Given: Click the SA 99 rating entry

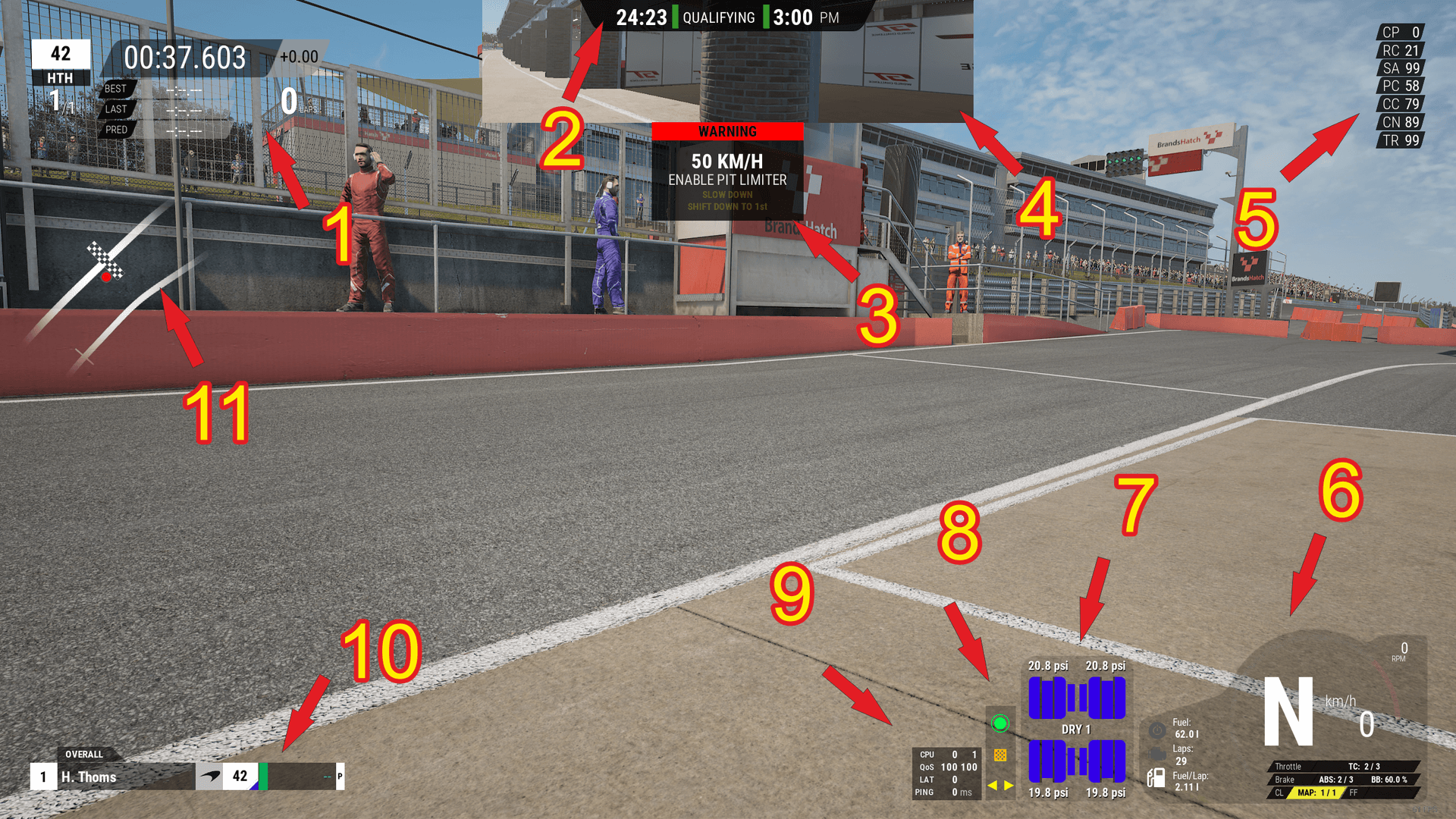Looking at the screenshot, I should 1399,68.
